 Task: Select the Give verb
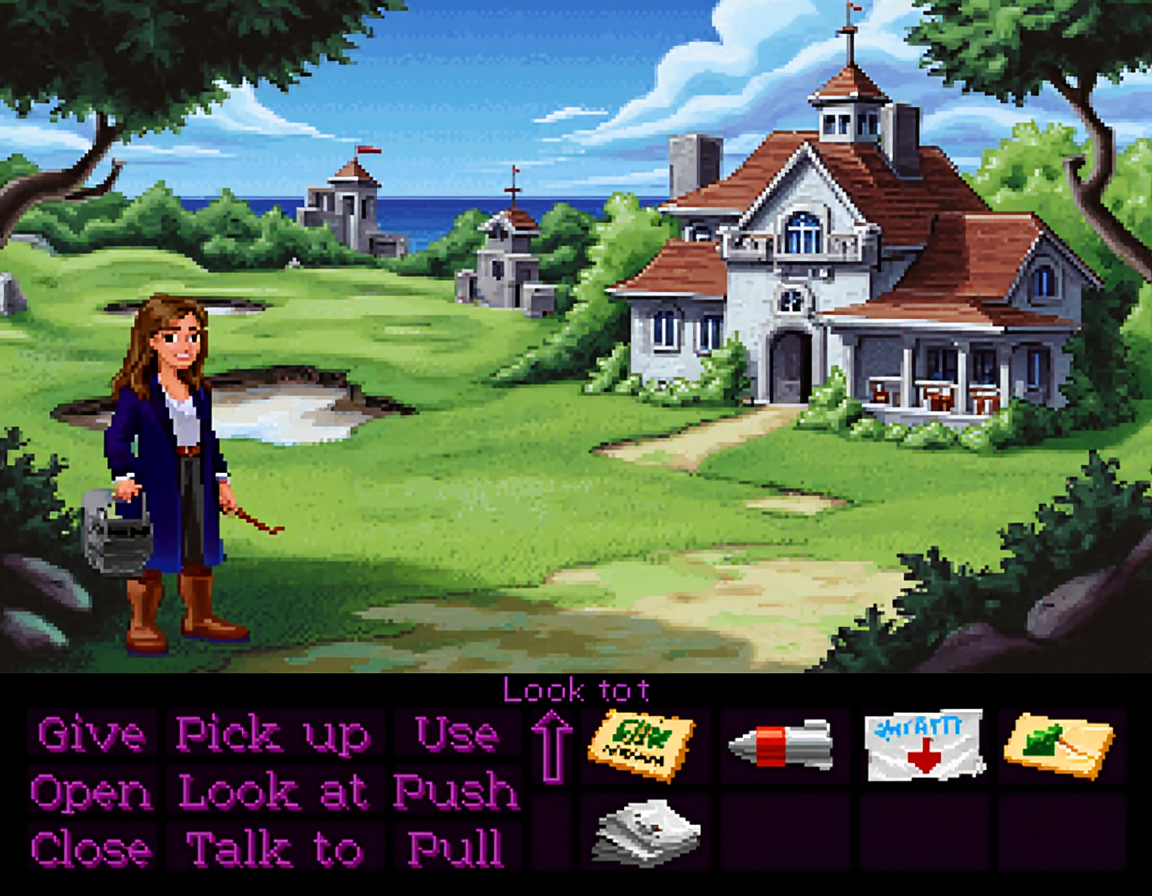(x=90, y=735)
